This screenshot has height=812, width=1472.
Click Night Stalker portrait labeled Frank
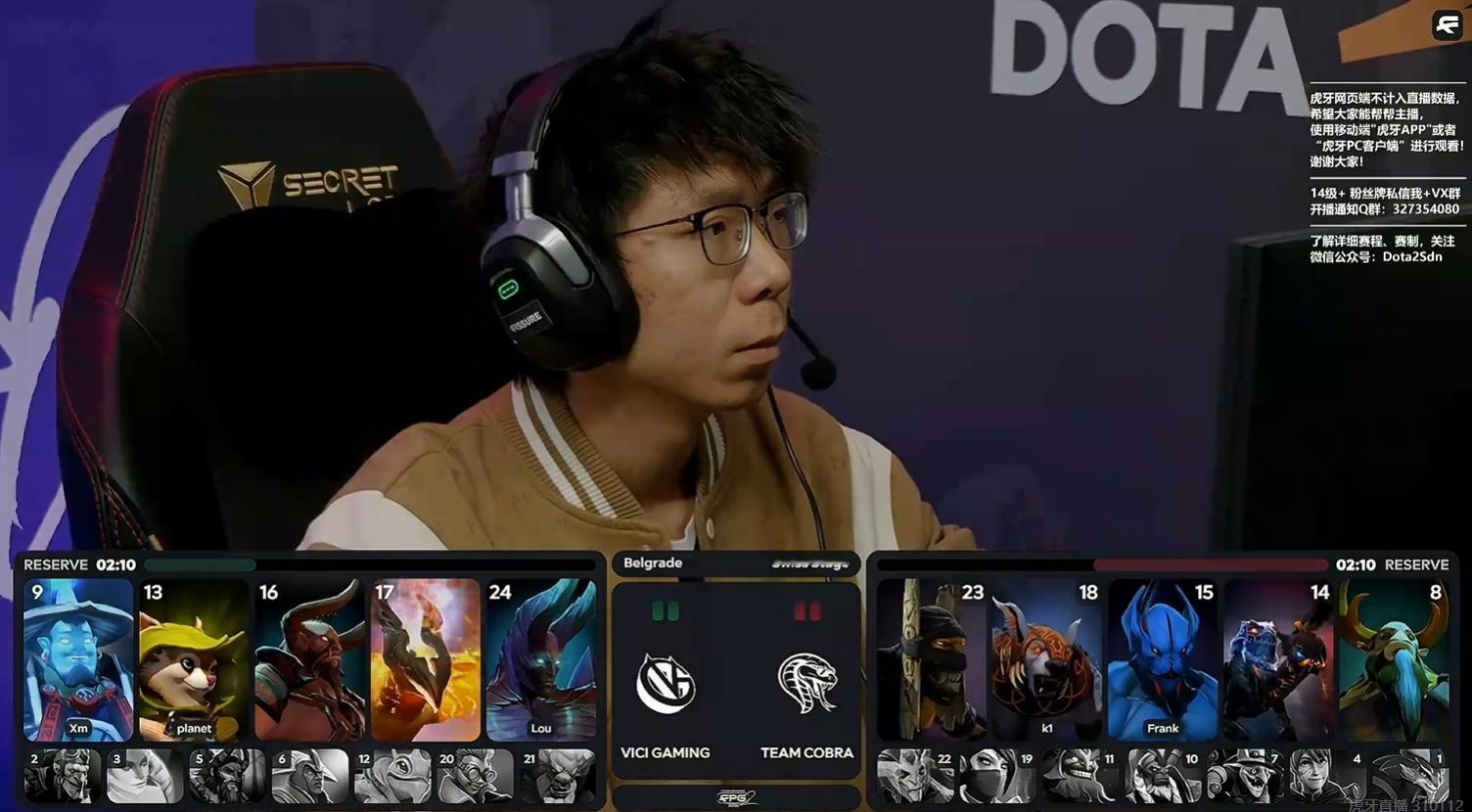tap(1162, 658)
